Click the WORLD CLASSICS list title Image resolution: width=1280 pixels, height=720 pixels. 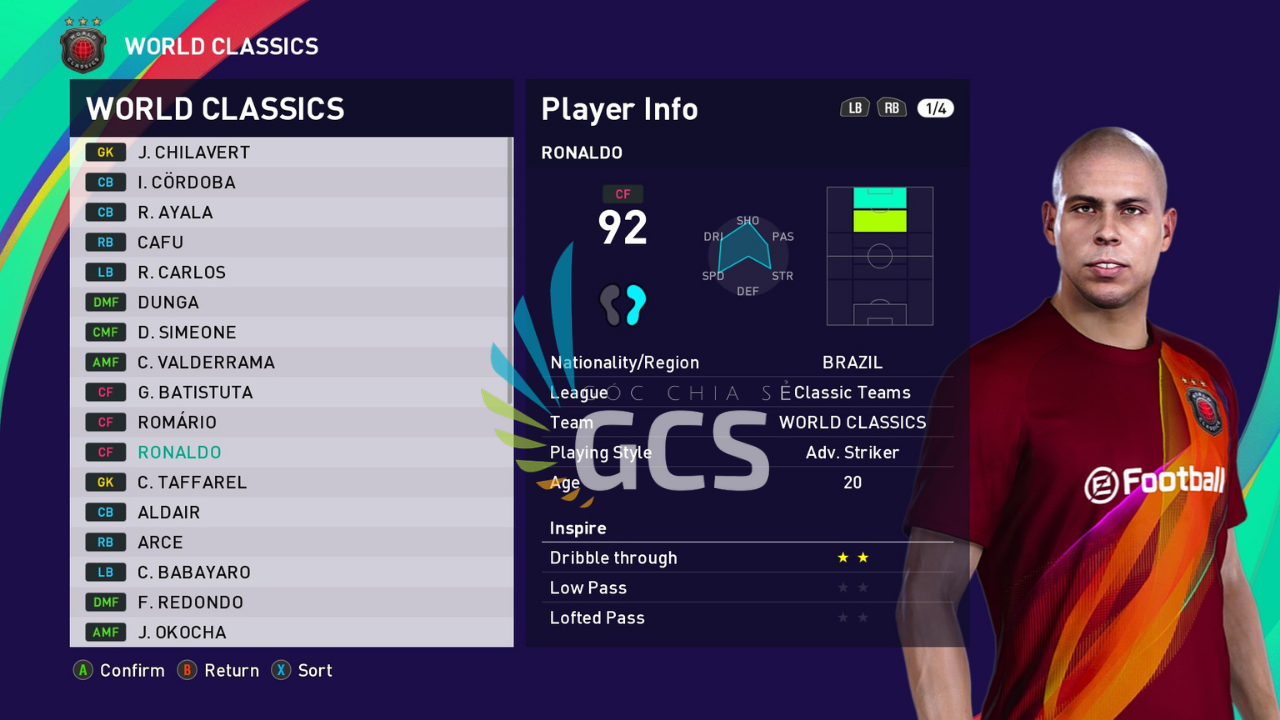pos(215,109)
